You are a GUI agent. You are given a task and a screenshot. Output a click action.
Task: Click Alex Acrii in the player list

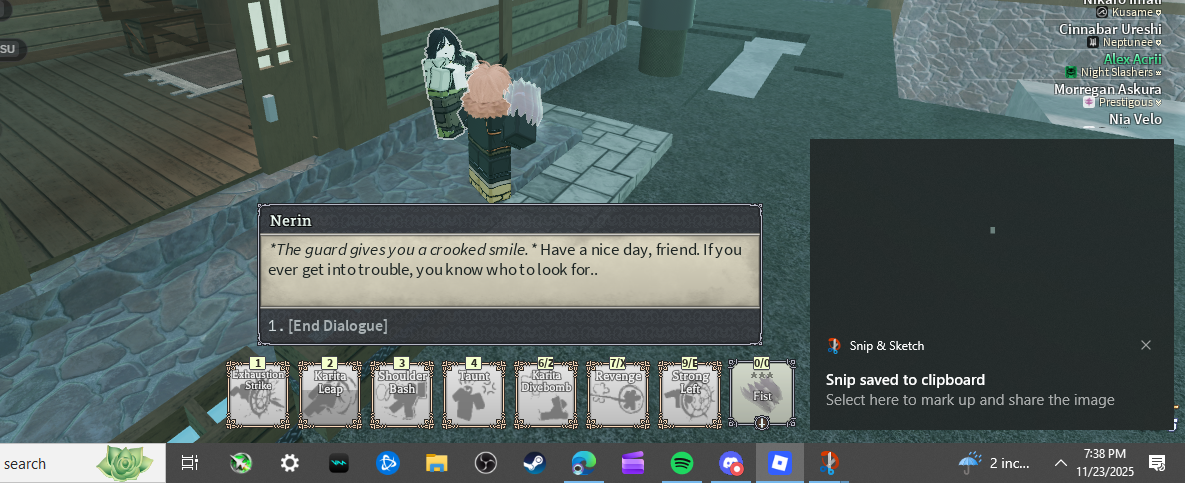pos(1132,59)
